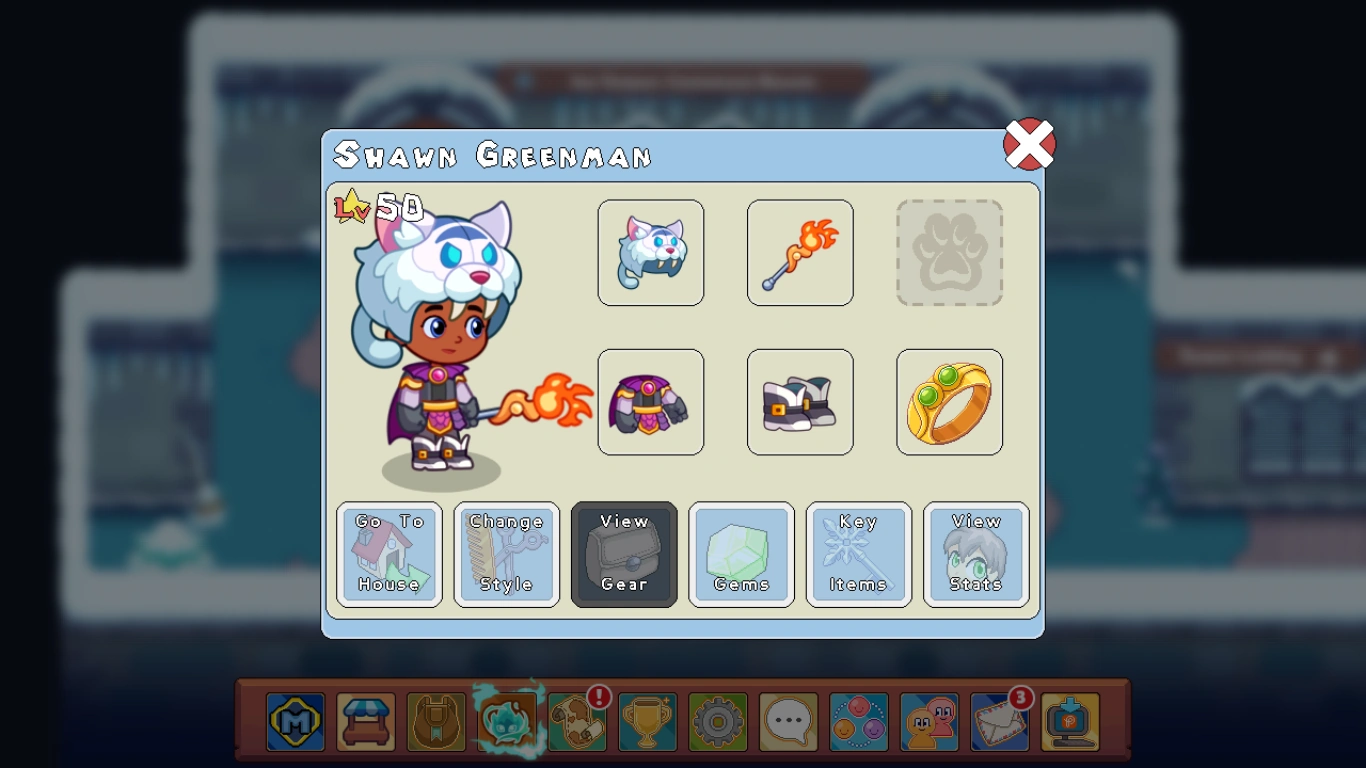Screen dimensions: 1366x768
Task: Click the Go To House button
Action: pyautogui.click(x=389, y=554)
